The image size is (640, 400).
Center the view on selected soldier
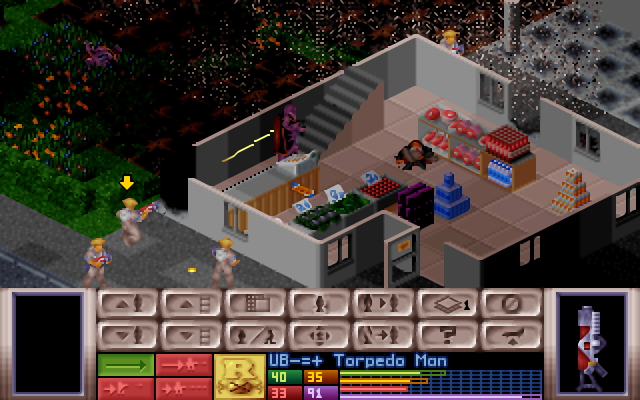click(x=319, y=335)
